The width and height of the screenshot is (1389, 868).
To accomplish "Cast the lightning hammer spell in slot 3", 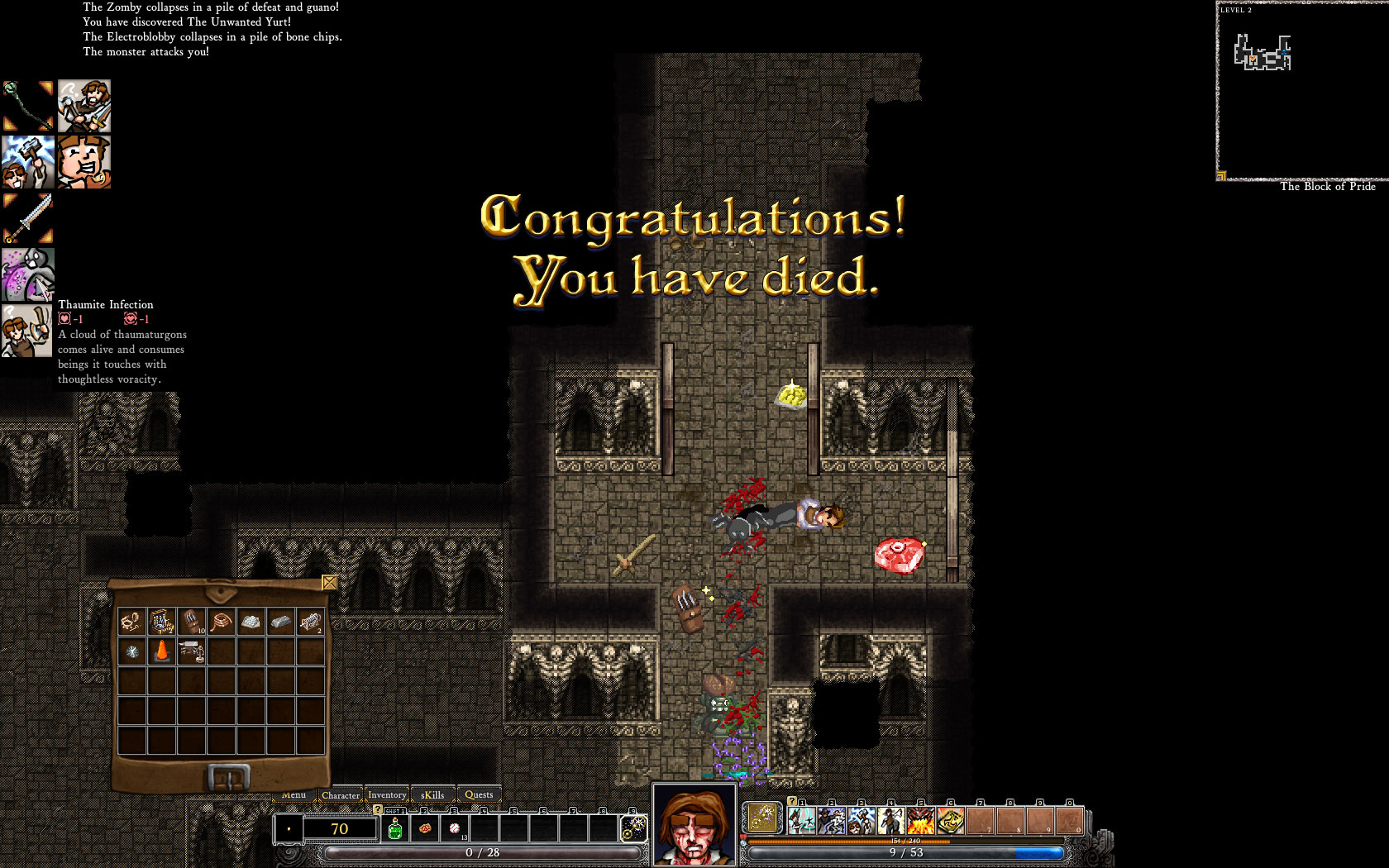I will tap(861, 820).
